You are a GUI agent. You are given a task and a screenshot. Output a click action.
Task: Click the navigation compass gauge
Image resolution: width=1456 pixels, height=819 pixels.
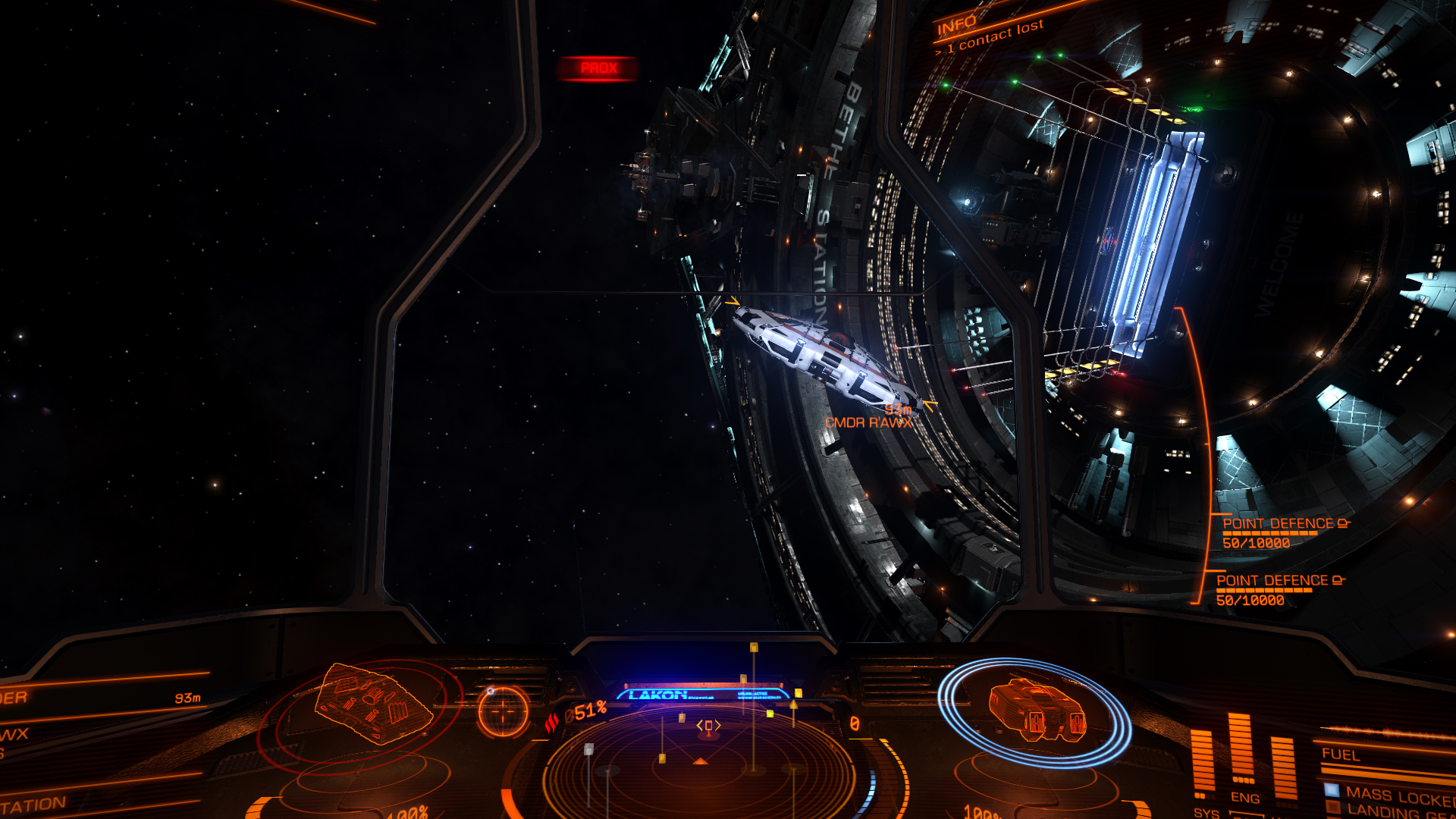coord(502,711)
